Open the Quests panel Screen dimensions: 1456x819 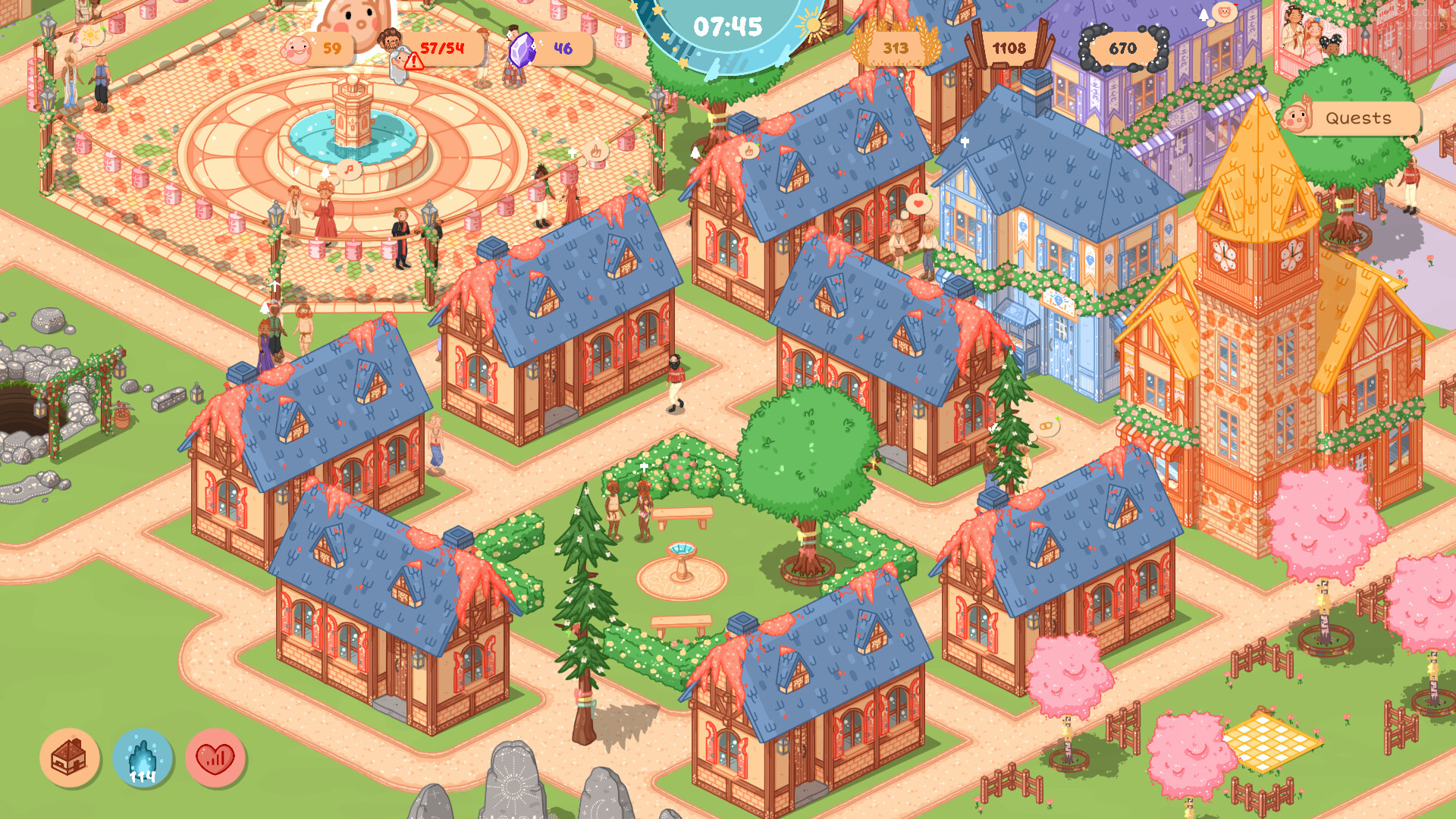tap(1357, 118)
